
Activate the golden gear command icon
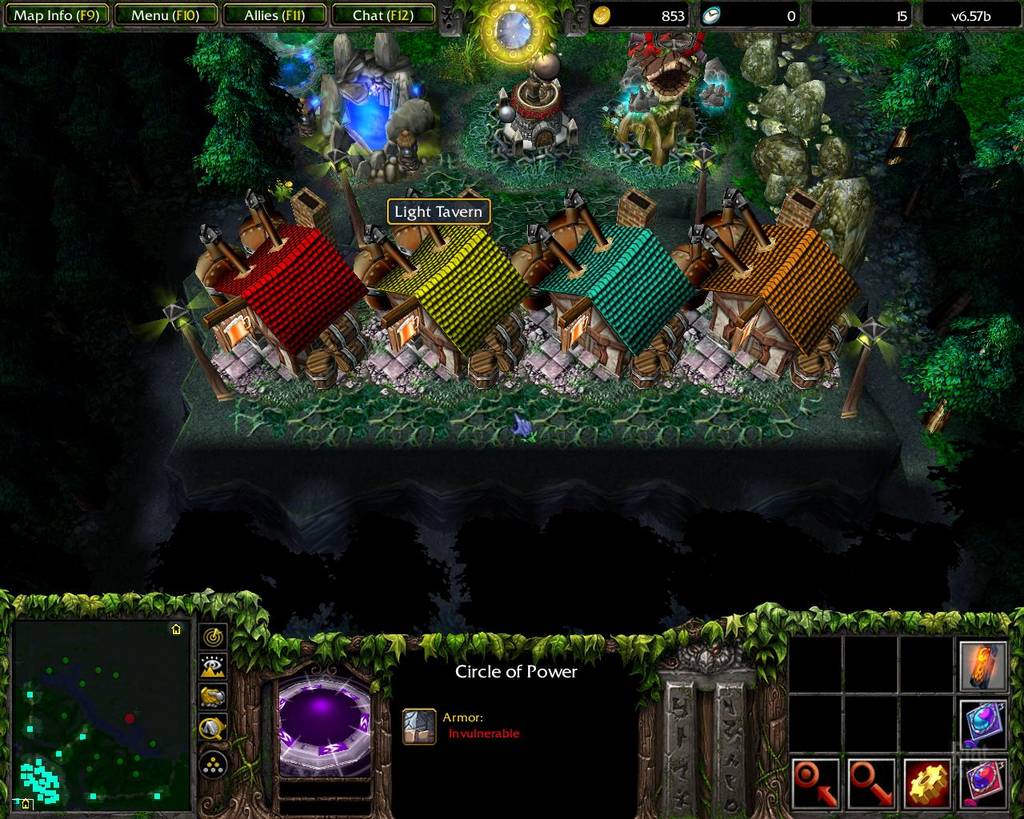[926, 783]
